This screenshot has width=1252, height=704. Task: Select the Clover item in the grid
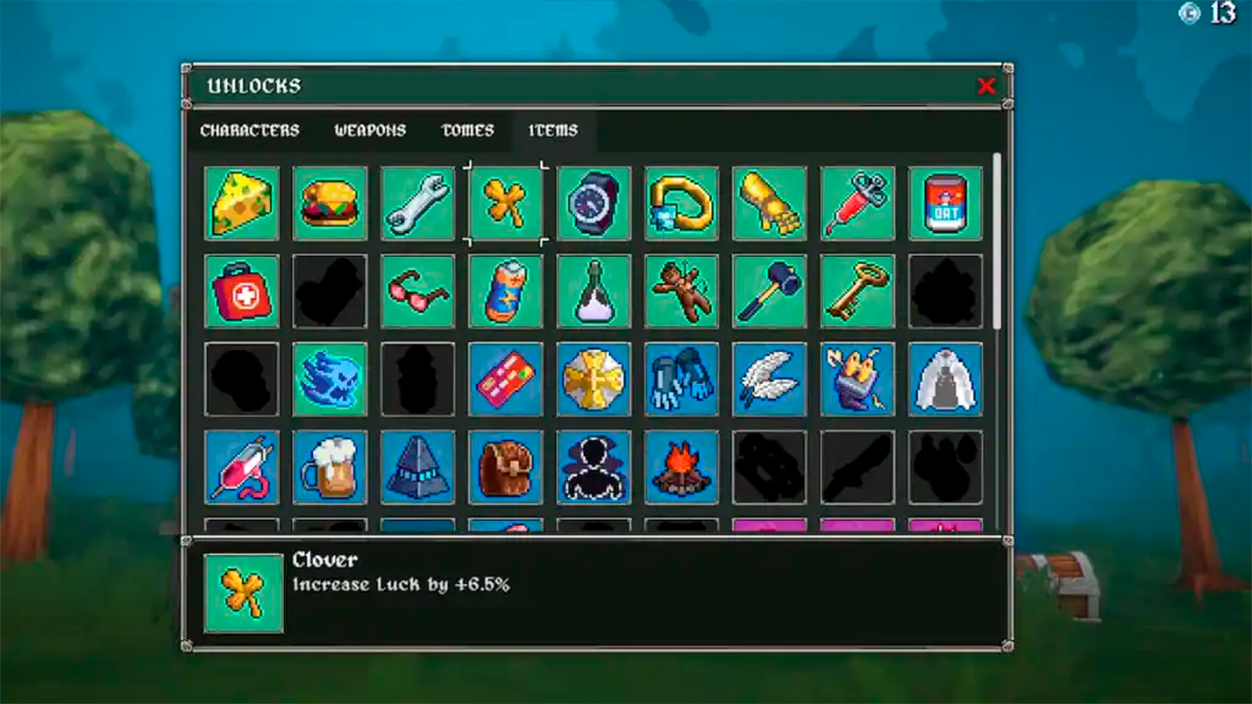pos(506,204)
